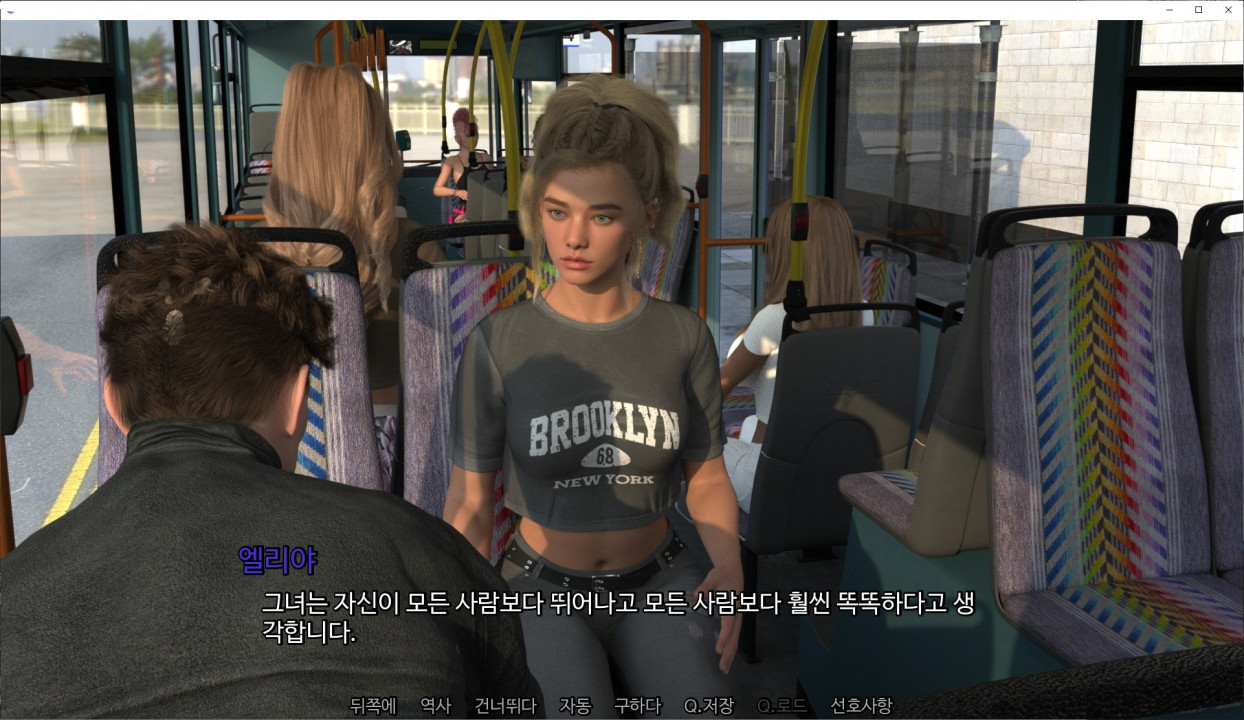Close the game window
The image size is (1244, 720).
(x=1228, y=9)
